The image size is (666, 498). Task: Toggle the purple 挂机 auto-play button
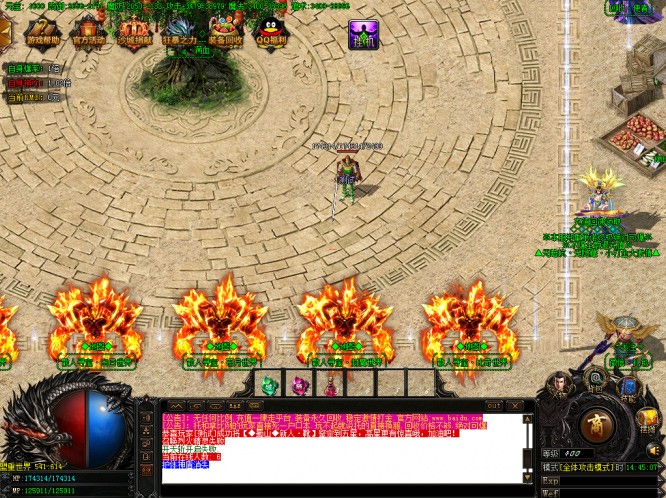point(363,34)
